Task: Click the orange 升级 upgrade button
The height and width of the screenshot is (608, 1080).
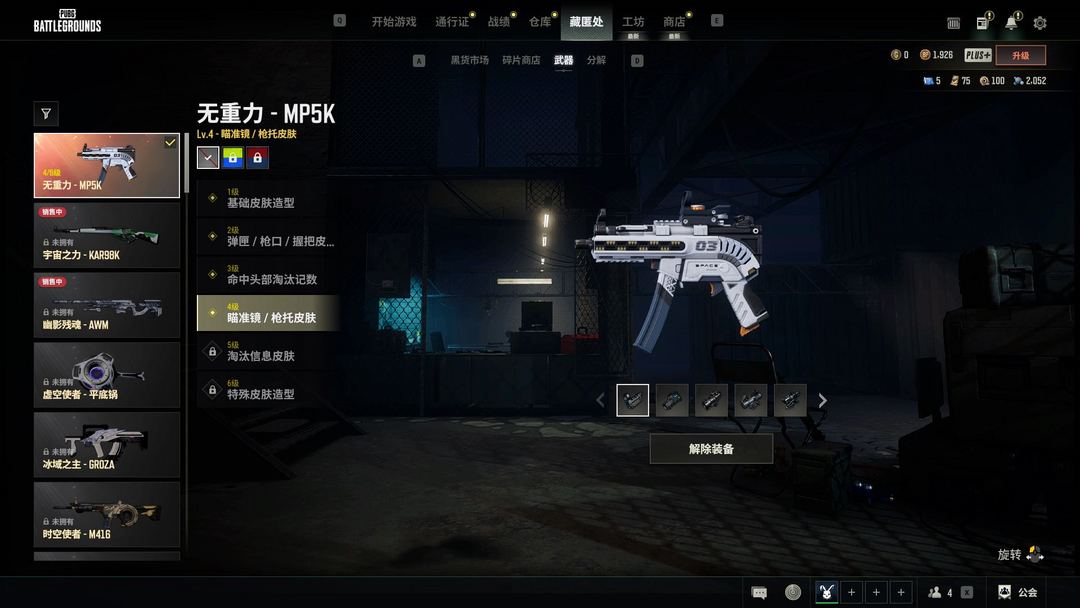Action: pyautogui.click(x=1020, y=55)
